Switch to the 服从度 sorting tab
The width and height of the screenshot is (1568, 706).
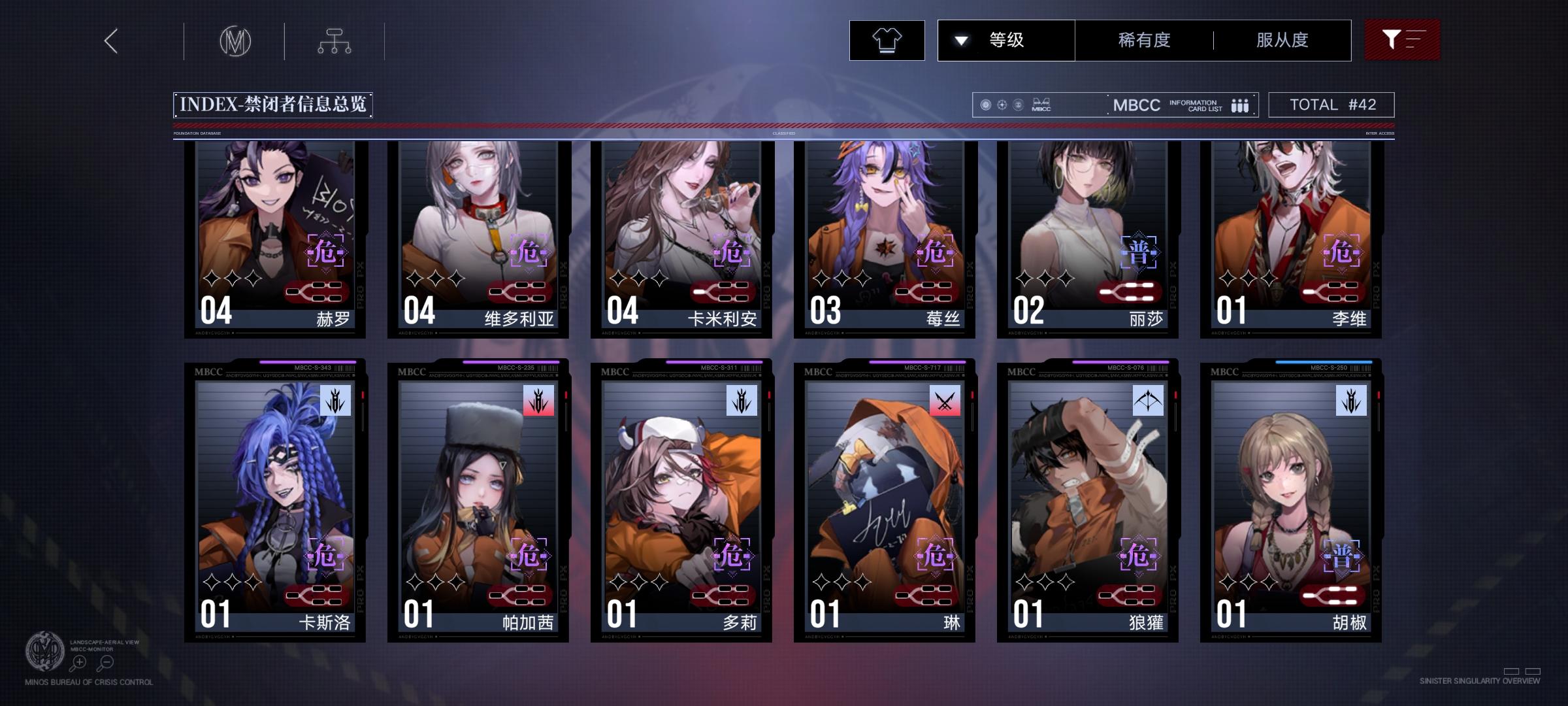[1280, 40]
